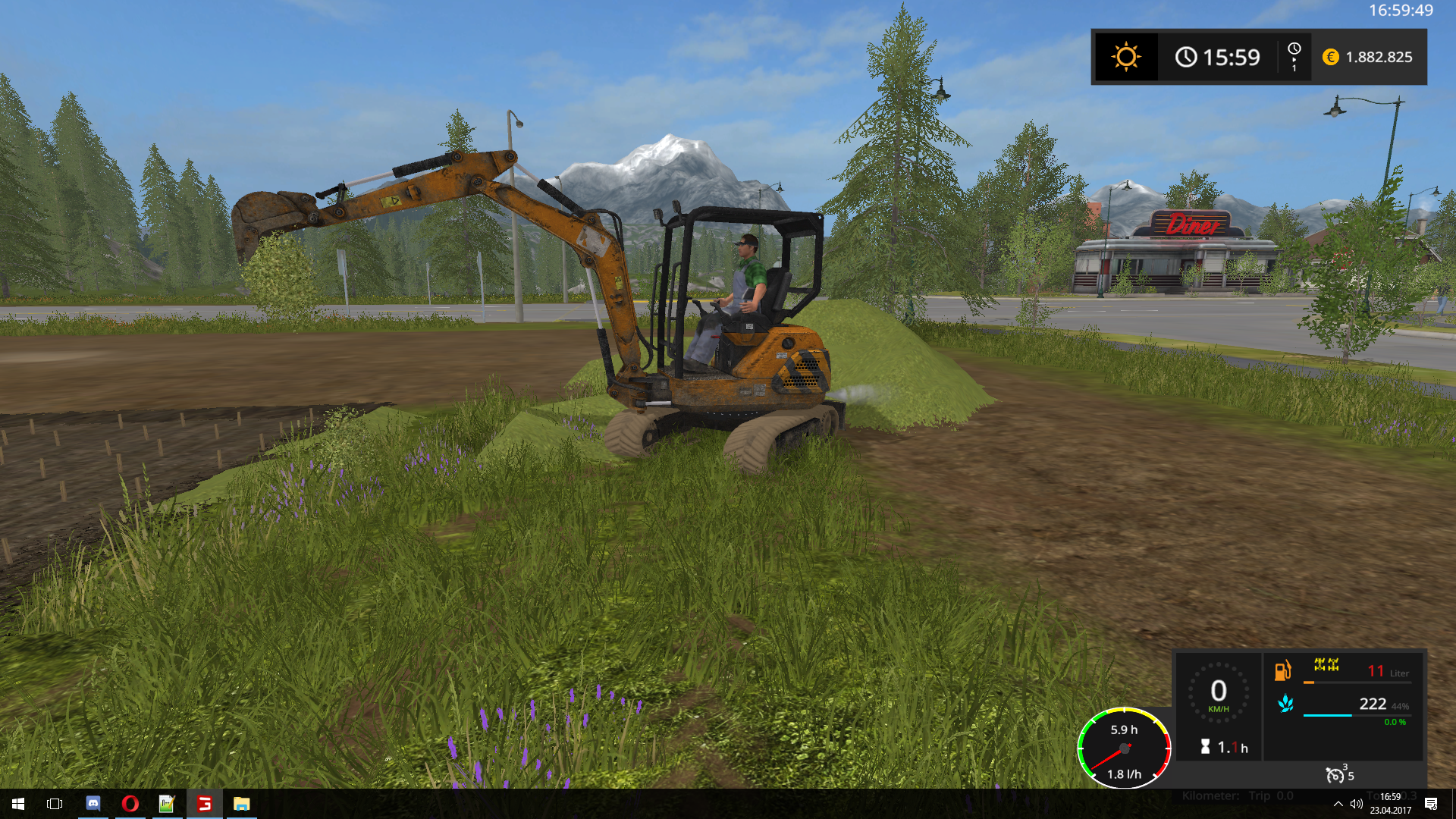Viewport: 1456px width, 819px height.
Task: Open the Windows Start menu
Action: [18, 804]
